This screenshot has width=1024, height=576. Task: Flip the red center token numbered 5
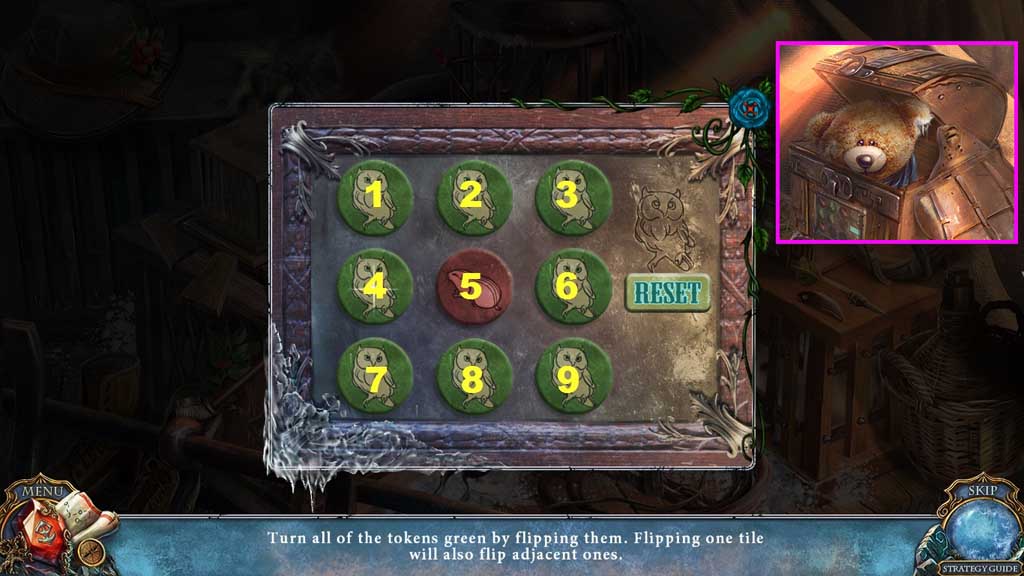pos(474,287)
